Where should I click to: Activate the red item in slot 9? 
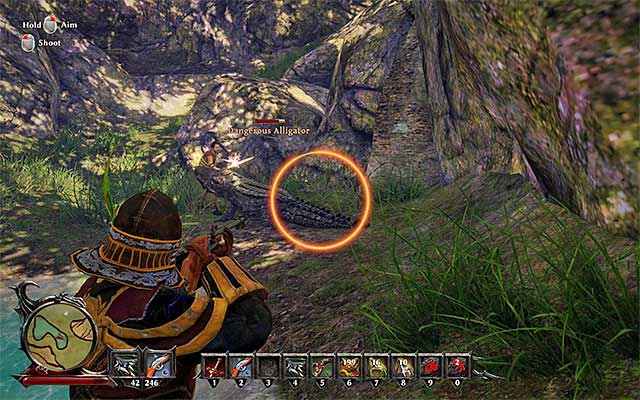click(429, 366)
